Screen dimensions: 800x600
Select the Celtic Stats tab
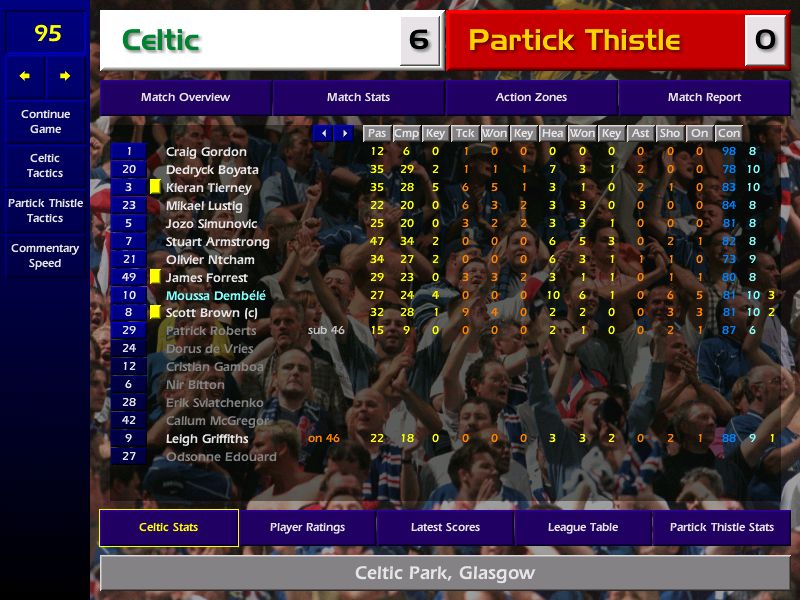pos(168,528)
